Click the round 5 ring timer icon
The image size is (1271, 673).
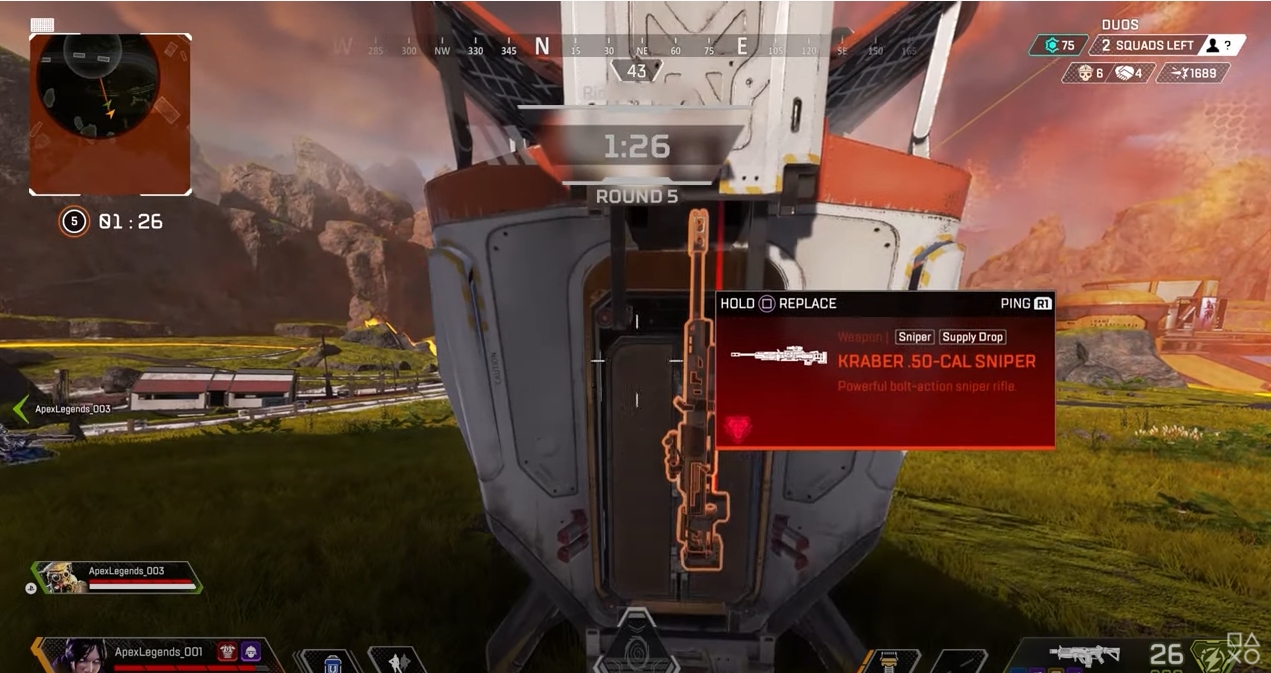pyautogui.click(x=74, y=221)
